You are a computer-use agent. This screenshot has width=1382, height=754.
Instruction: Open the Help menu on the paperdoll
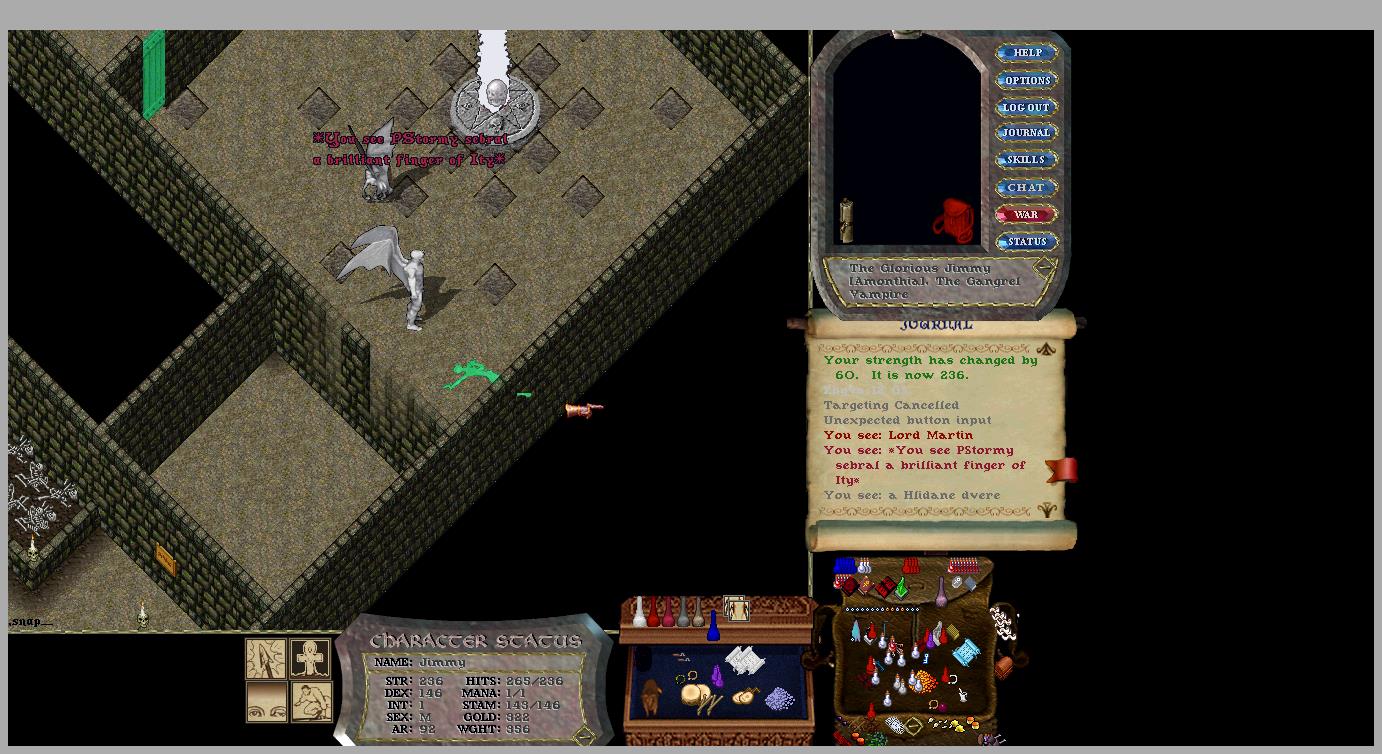tap(1027, 53)
